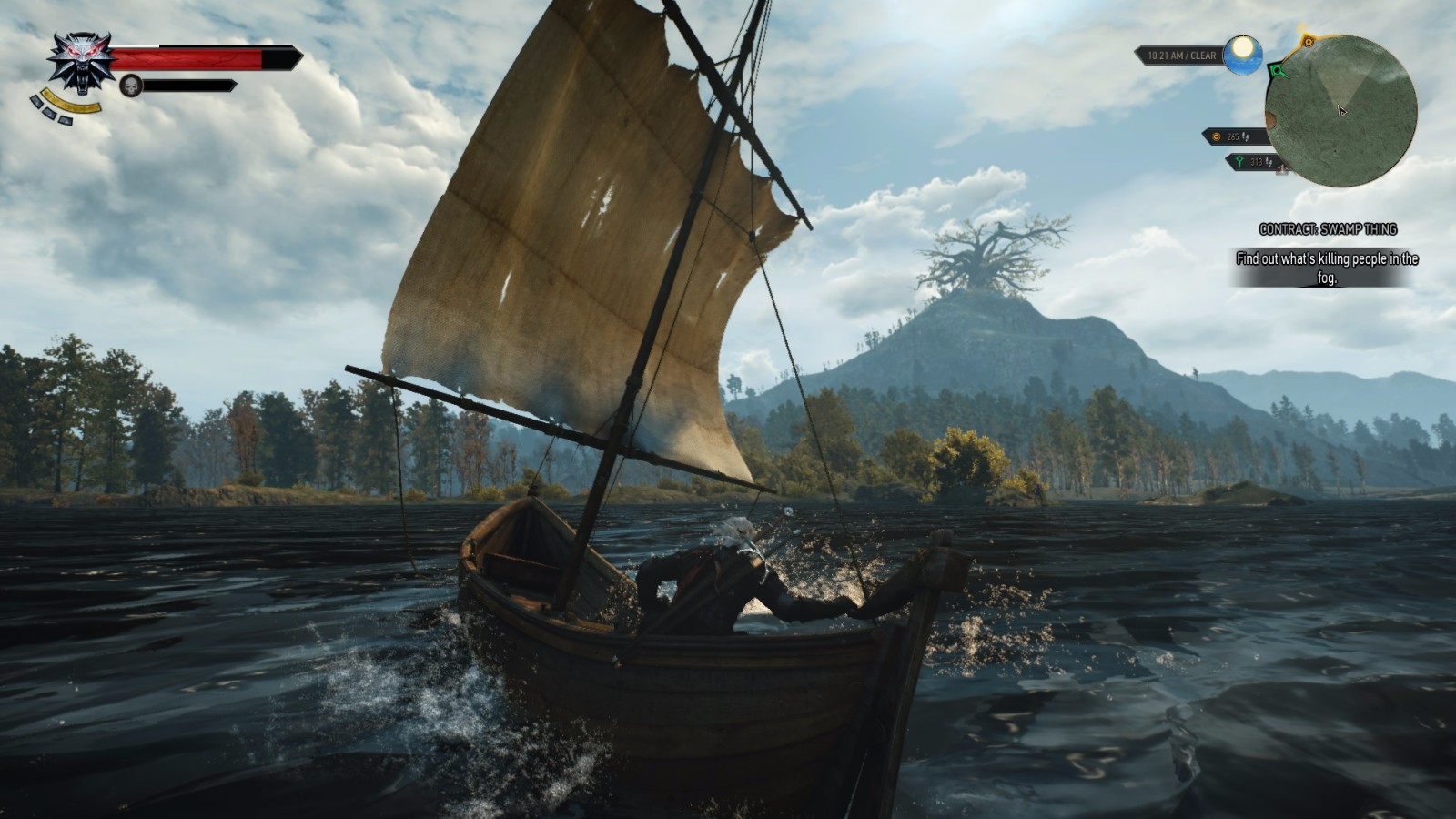Click the white numeral near the minimap bottom

[1282, 169]
